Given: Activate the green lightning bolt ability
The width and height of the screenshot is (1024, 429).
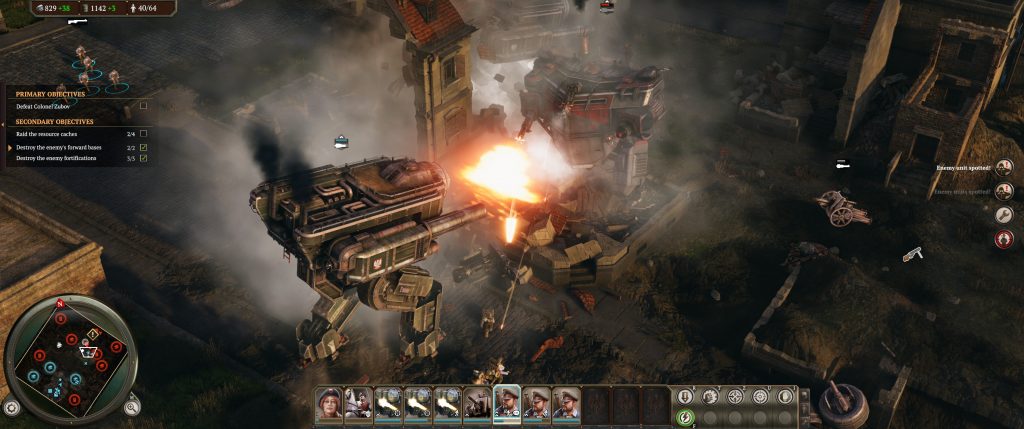Looking at the screenshot, I should click(x=685, y=418).
